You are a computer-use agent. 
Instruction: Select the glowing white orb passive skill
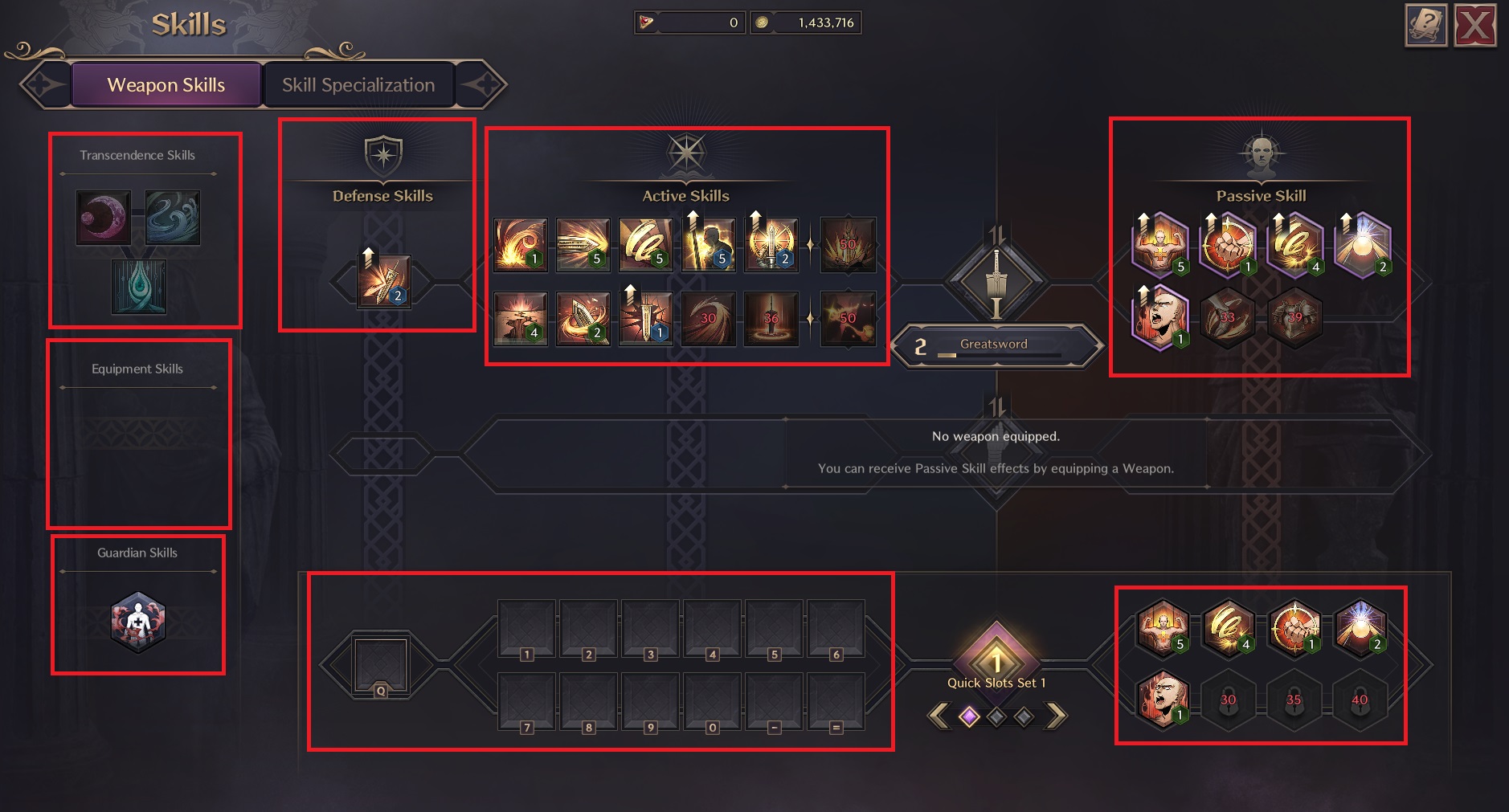coord(1362,244)
